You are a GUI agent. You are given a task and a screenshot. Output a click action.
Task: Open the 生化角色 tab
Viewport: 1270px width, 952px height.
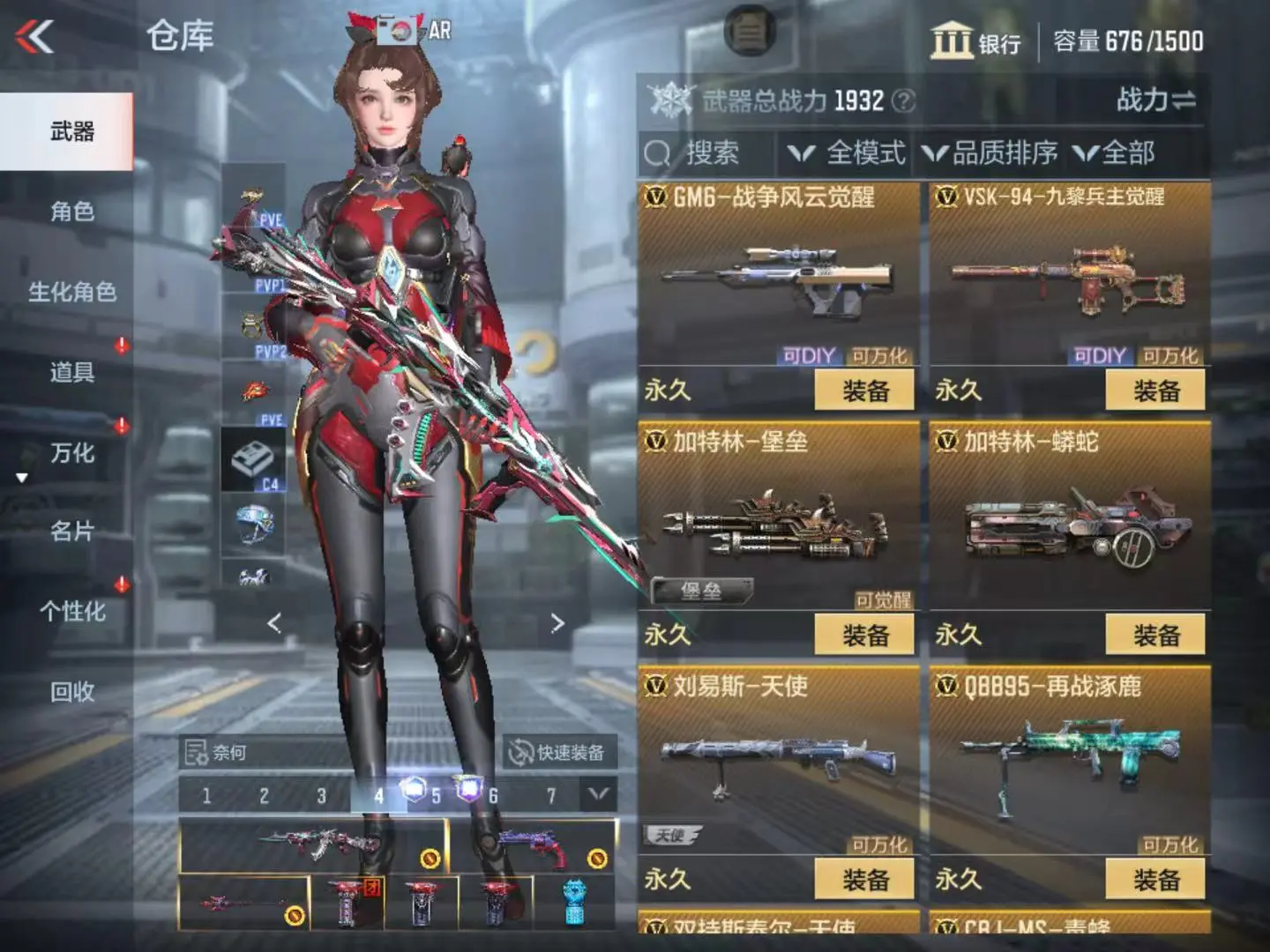coord(72,292)
